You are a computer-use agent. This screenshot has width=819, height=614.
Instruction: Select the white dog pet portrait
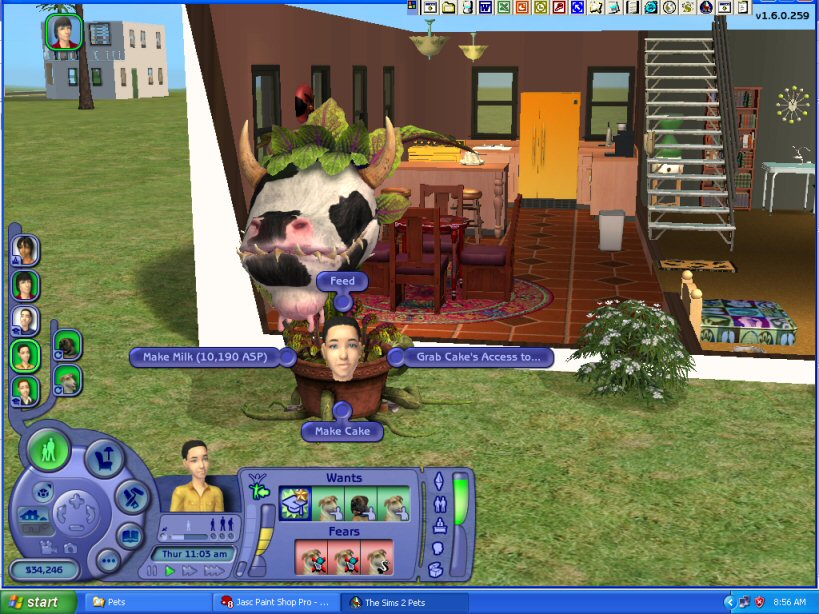(67, 379)
